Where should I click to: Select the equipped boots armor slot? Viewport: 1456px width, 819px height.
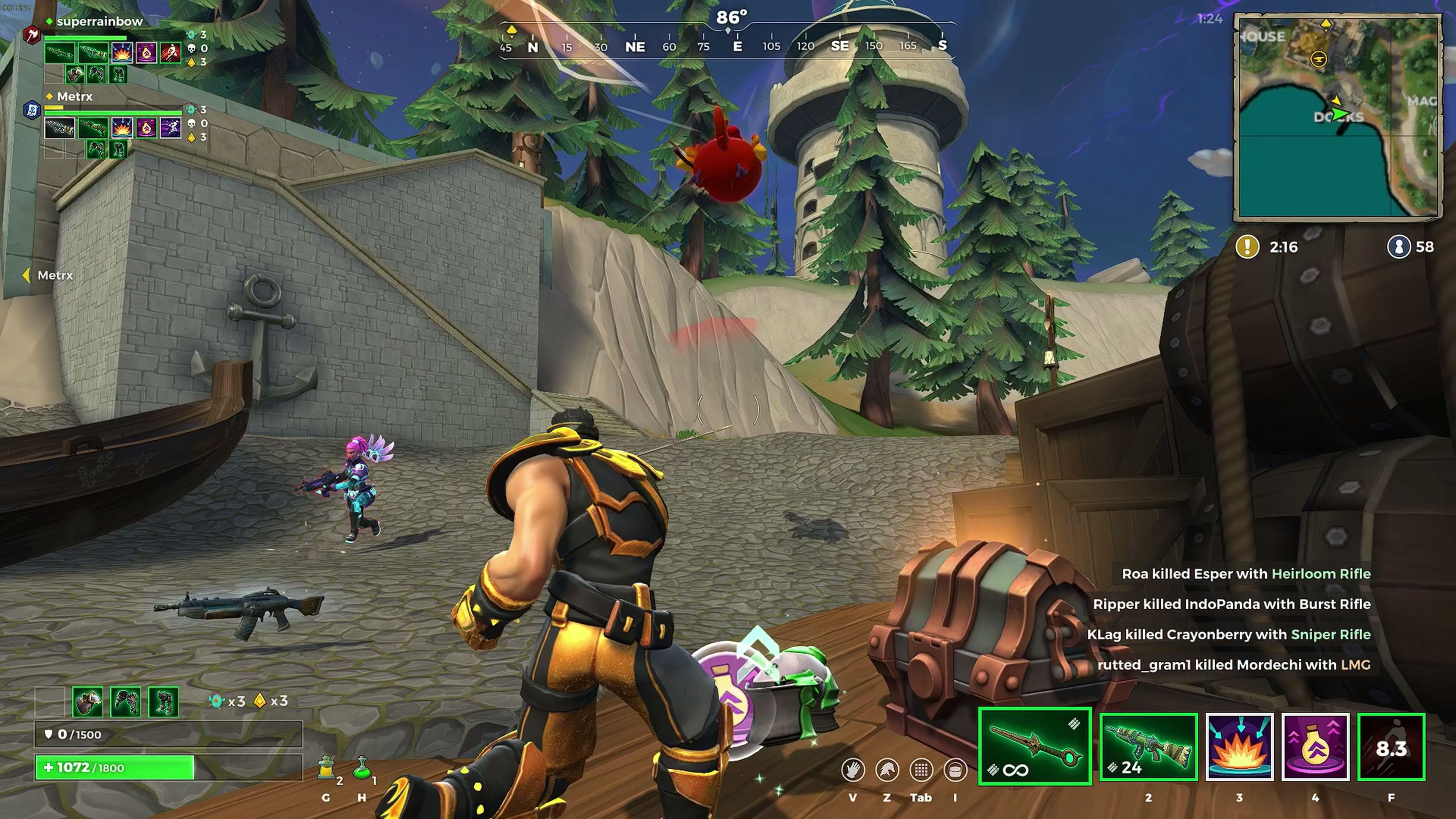(x=163, y=701)
